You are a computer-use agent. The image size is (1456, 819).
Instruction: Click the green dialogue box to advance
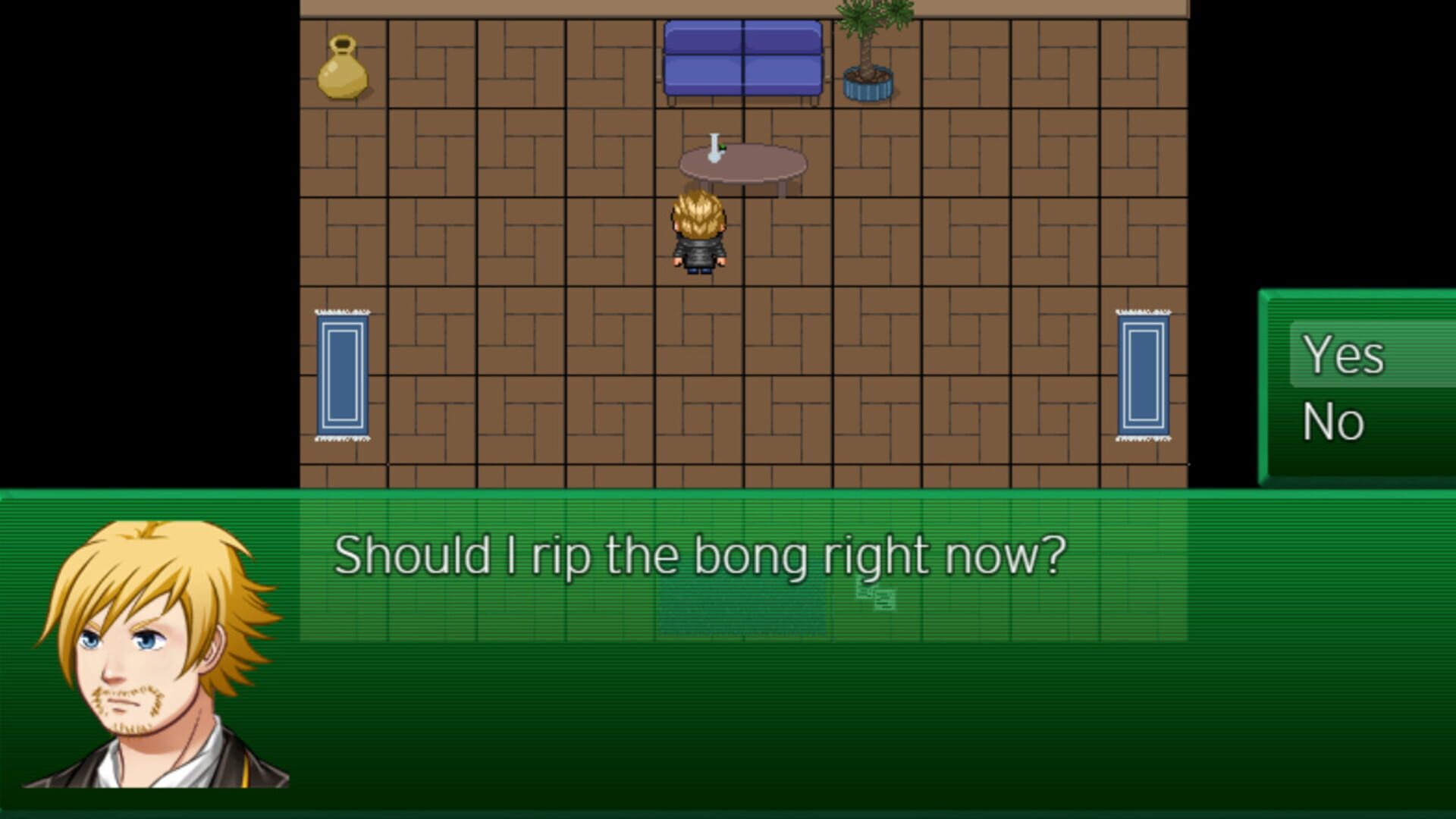click(x=758, y=720)
